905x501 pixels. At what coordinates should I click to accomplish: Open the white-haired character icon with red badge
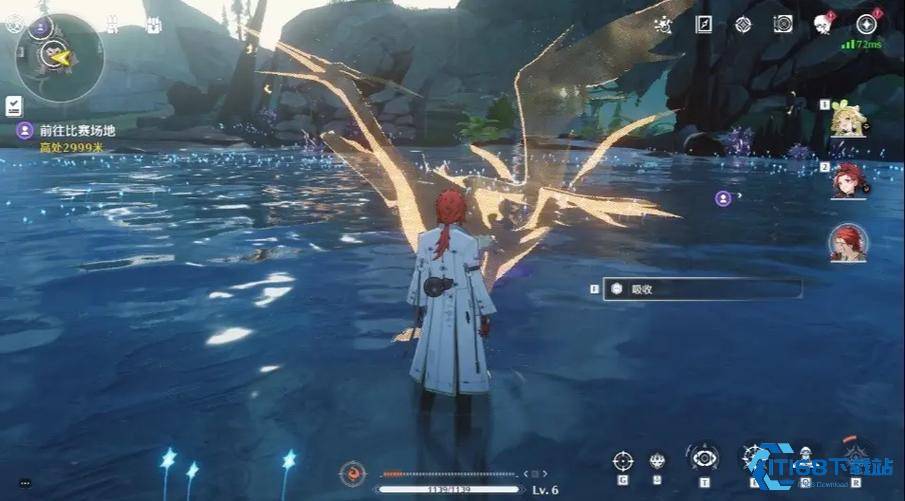pyautogui.click(x=824, y=25)
